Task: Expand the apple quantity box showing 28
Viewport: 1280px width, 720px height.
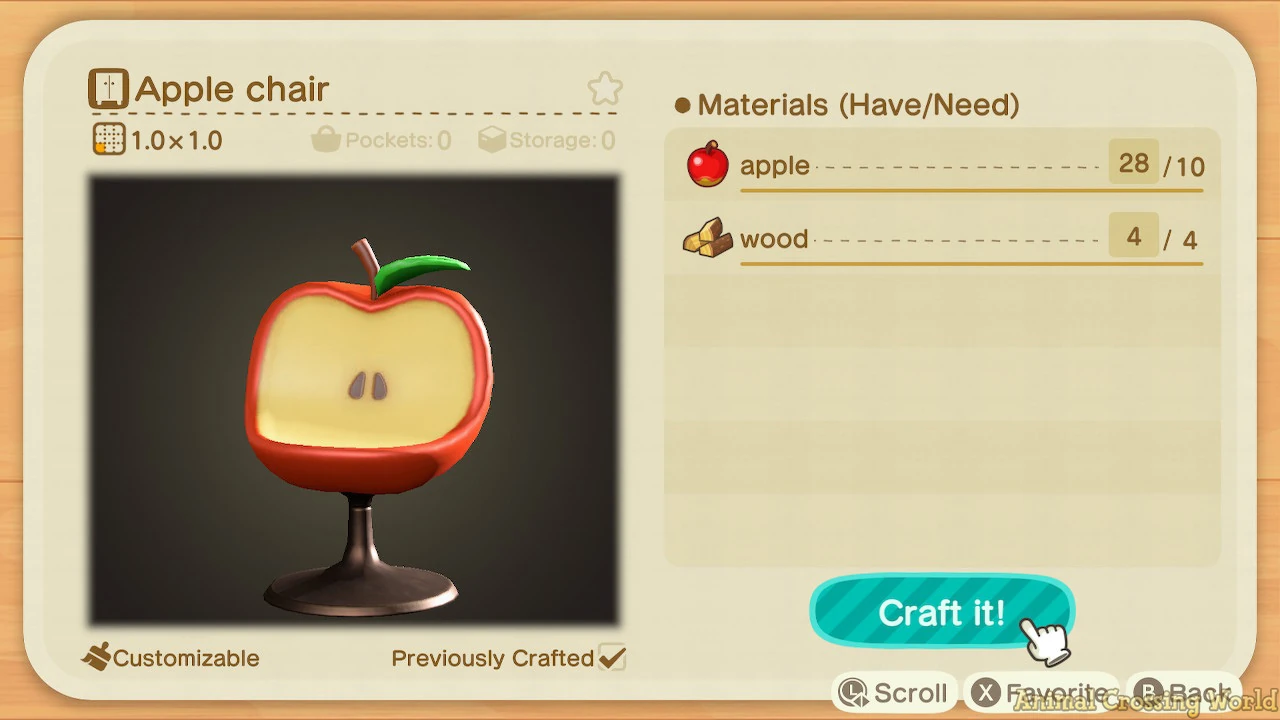Action: coord(1133,162)
